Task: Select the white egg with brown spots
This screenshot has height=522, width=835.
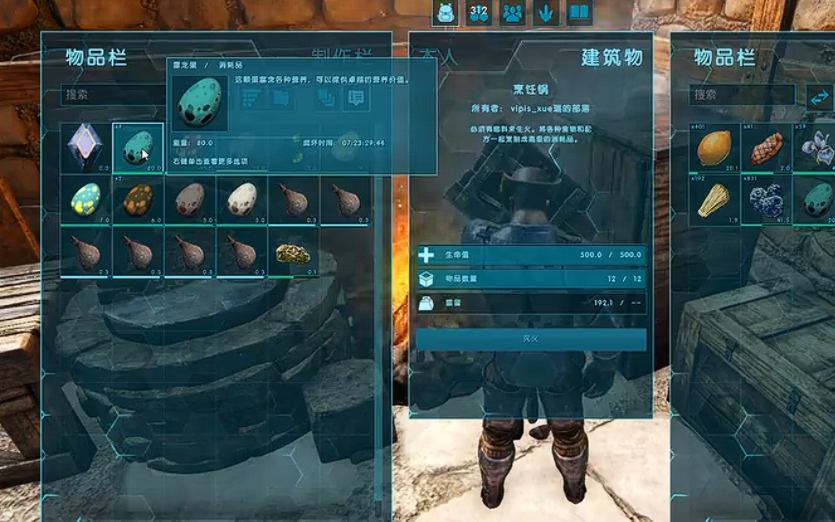Action: coord(242,200)
